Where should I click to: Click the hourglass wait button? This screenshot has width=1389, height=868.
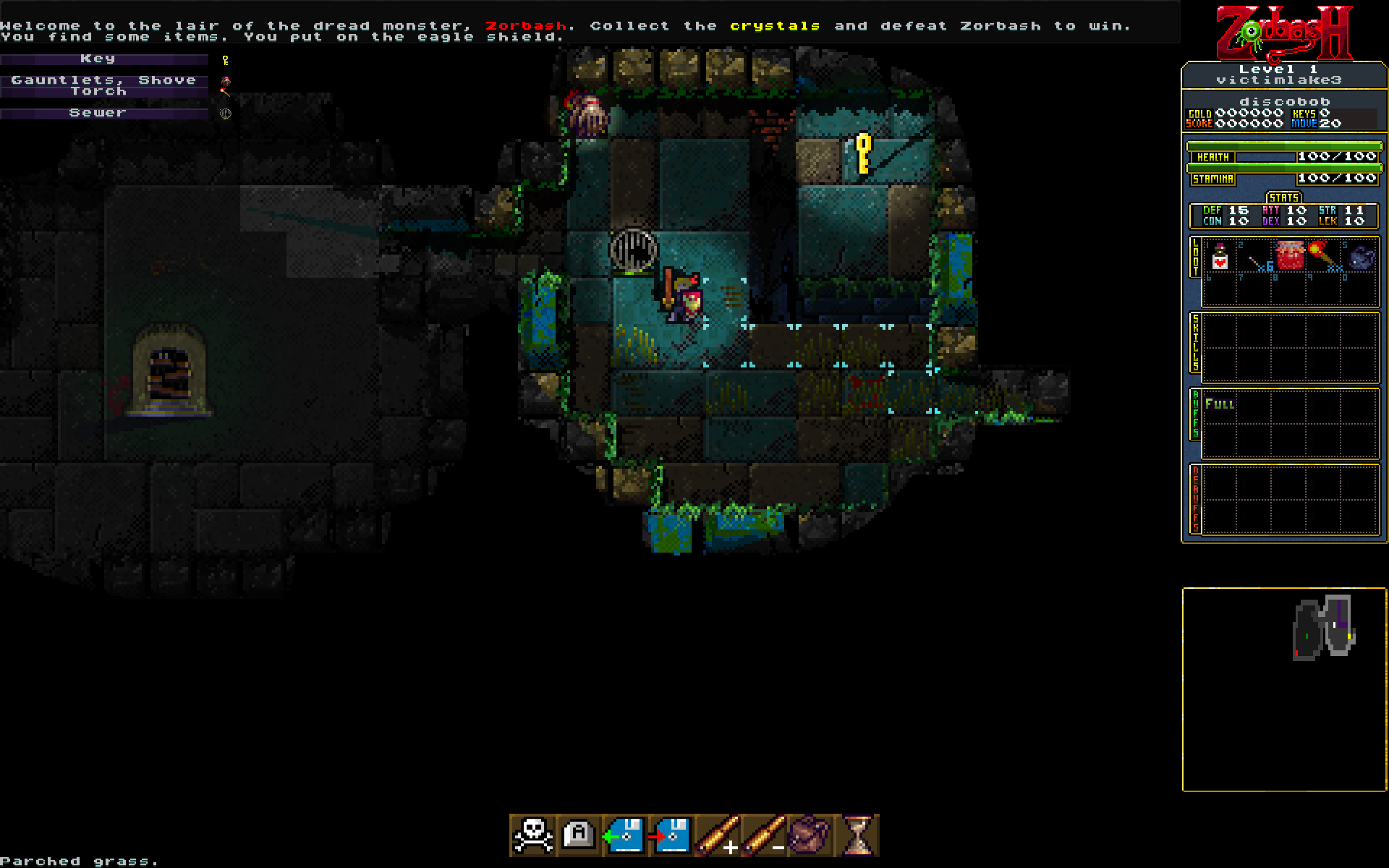coord(857,835)
